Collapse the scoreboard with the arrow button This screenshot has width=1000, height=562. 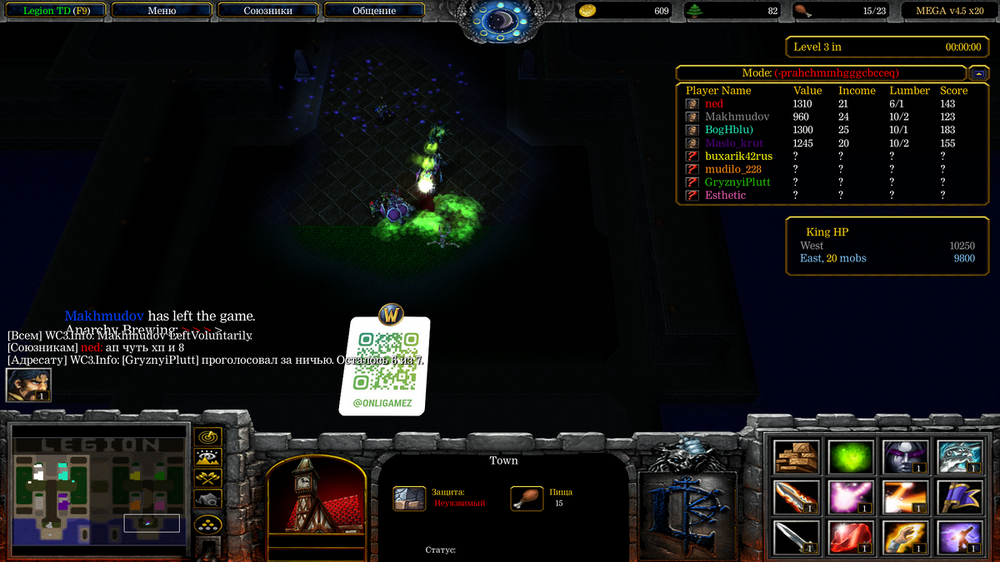pyautogui.click(x=978, y=73)
